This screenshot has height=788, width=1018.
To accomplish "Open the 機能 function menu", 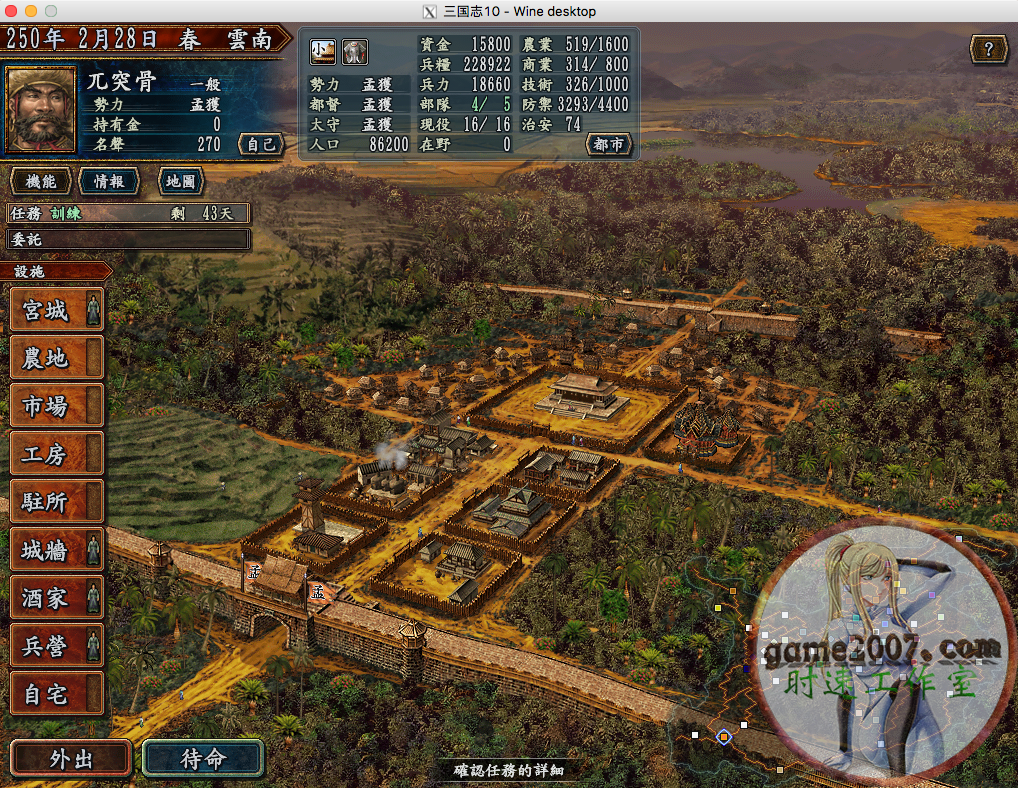I will pos(41,181).
